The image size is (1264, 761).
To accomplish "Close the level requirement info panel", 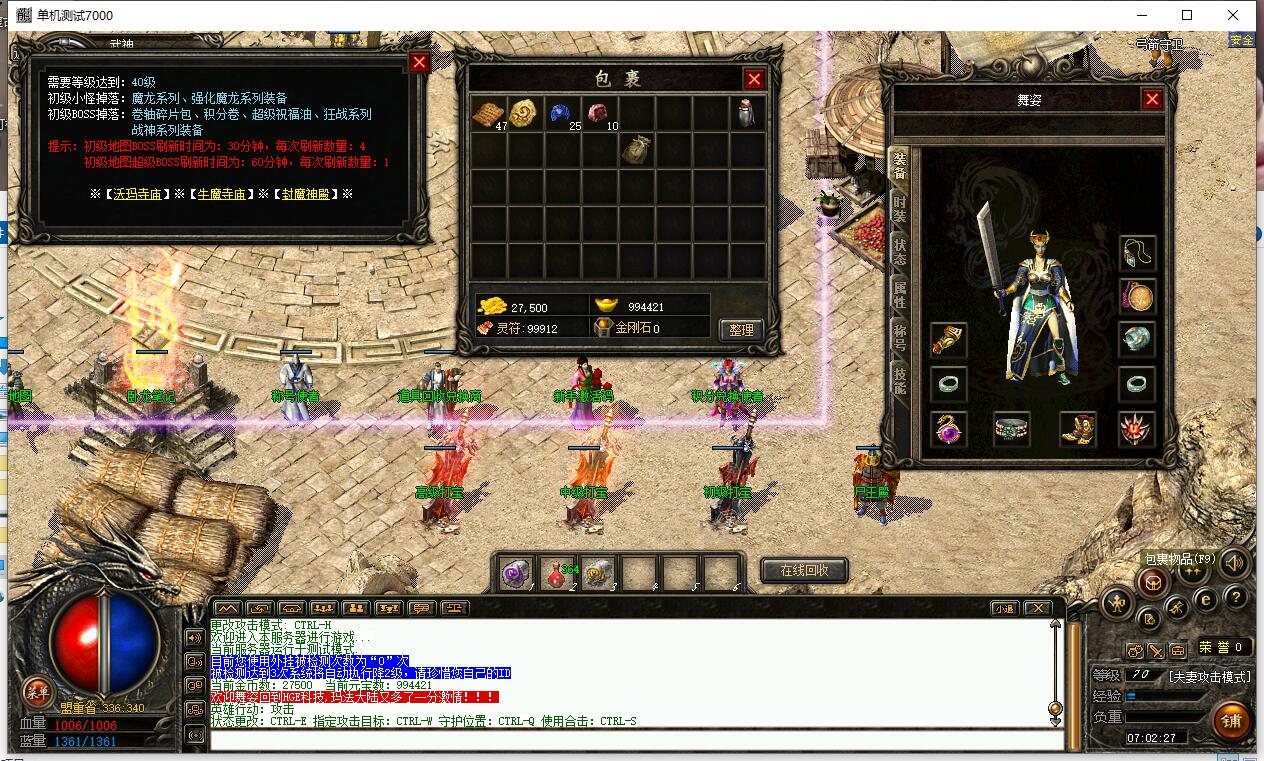I will 419,63.
